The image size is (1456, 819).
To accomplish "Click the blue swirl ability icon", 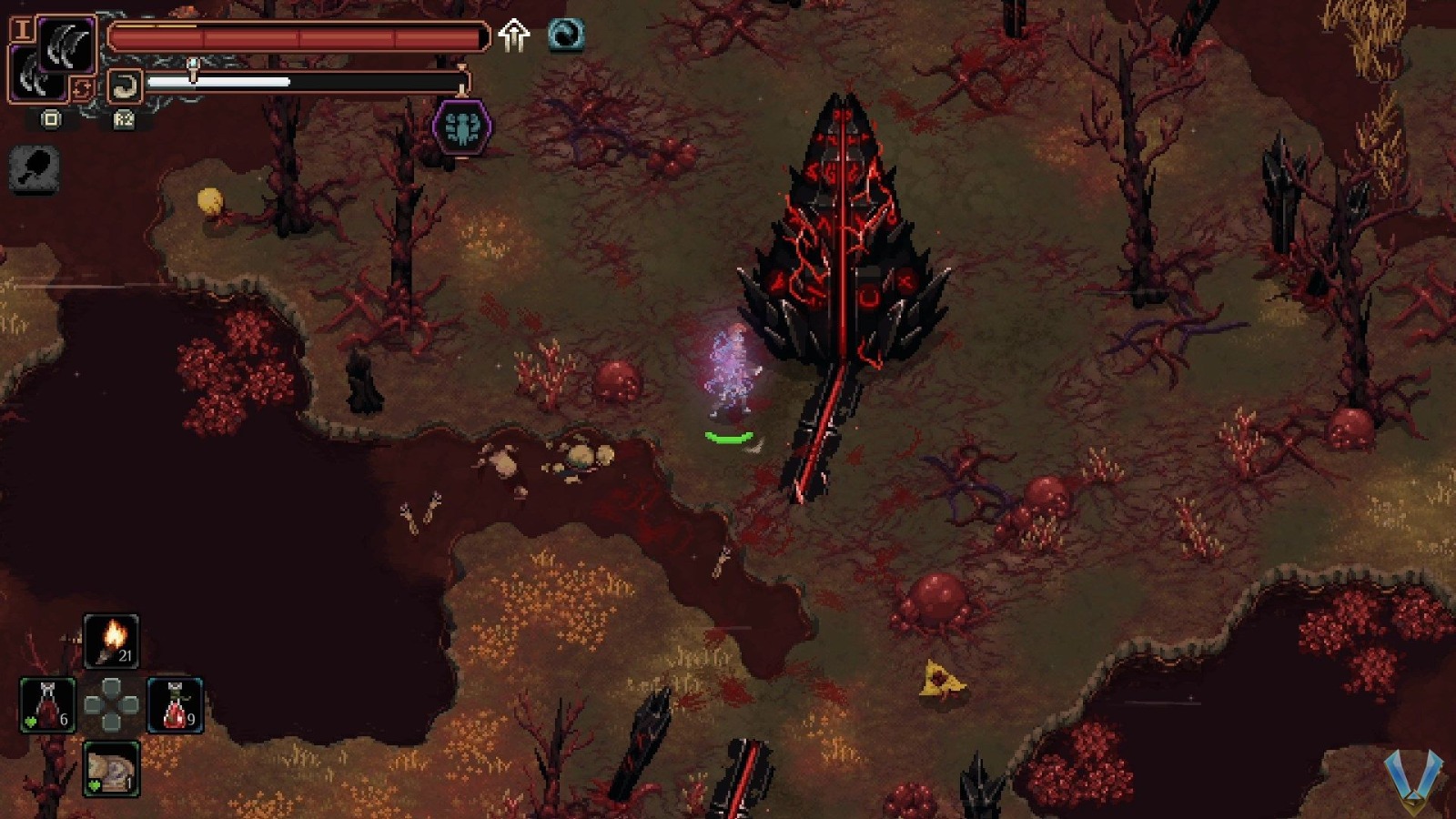I will click(564, 35).
